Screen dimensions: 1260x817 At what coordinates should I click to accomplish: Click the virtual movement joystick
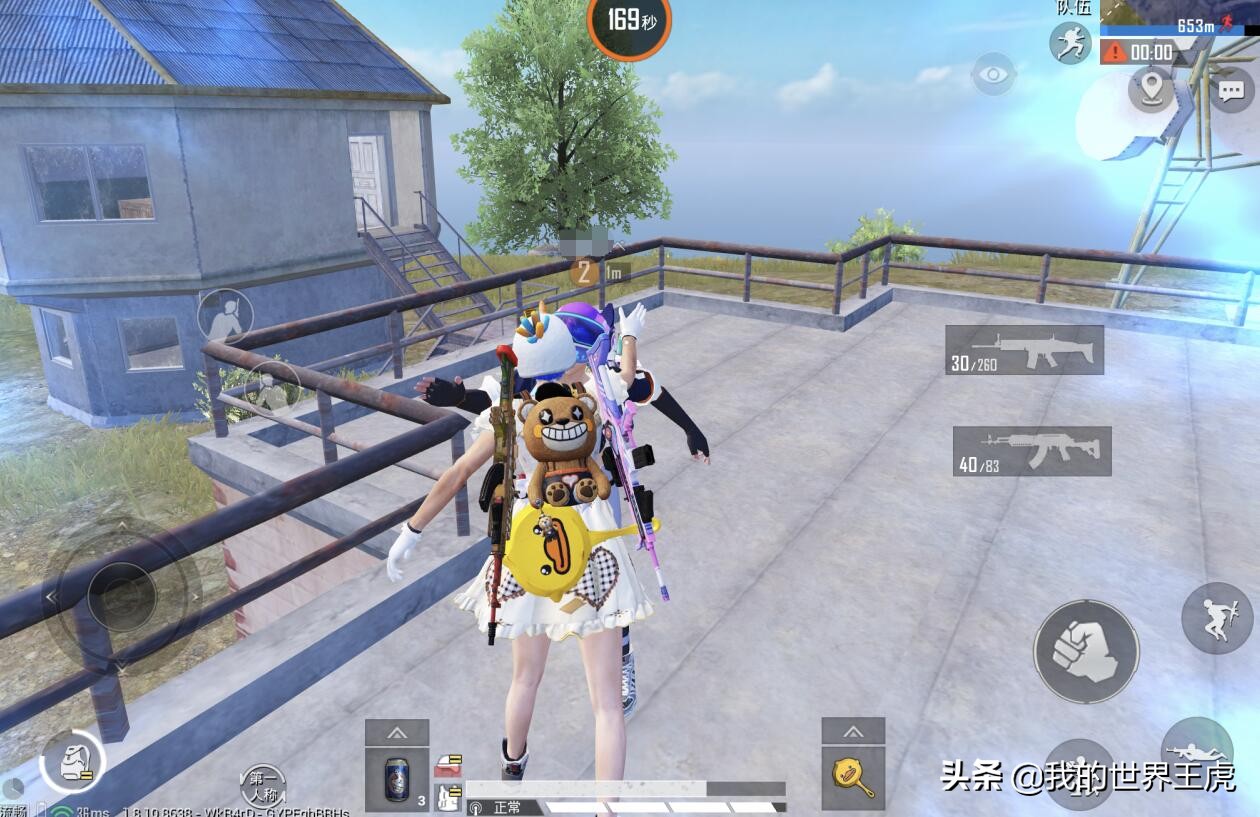[x=122, y=596]
